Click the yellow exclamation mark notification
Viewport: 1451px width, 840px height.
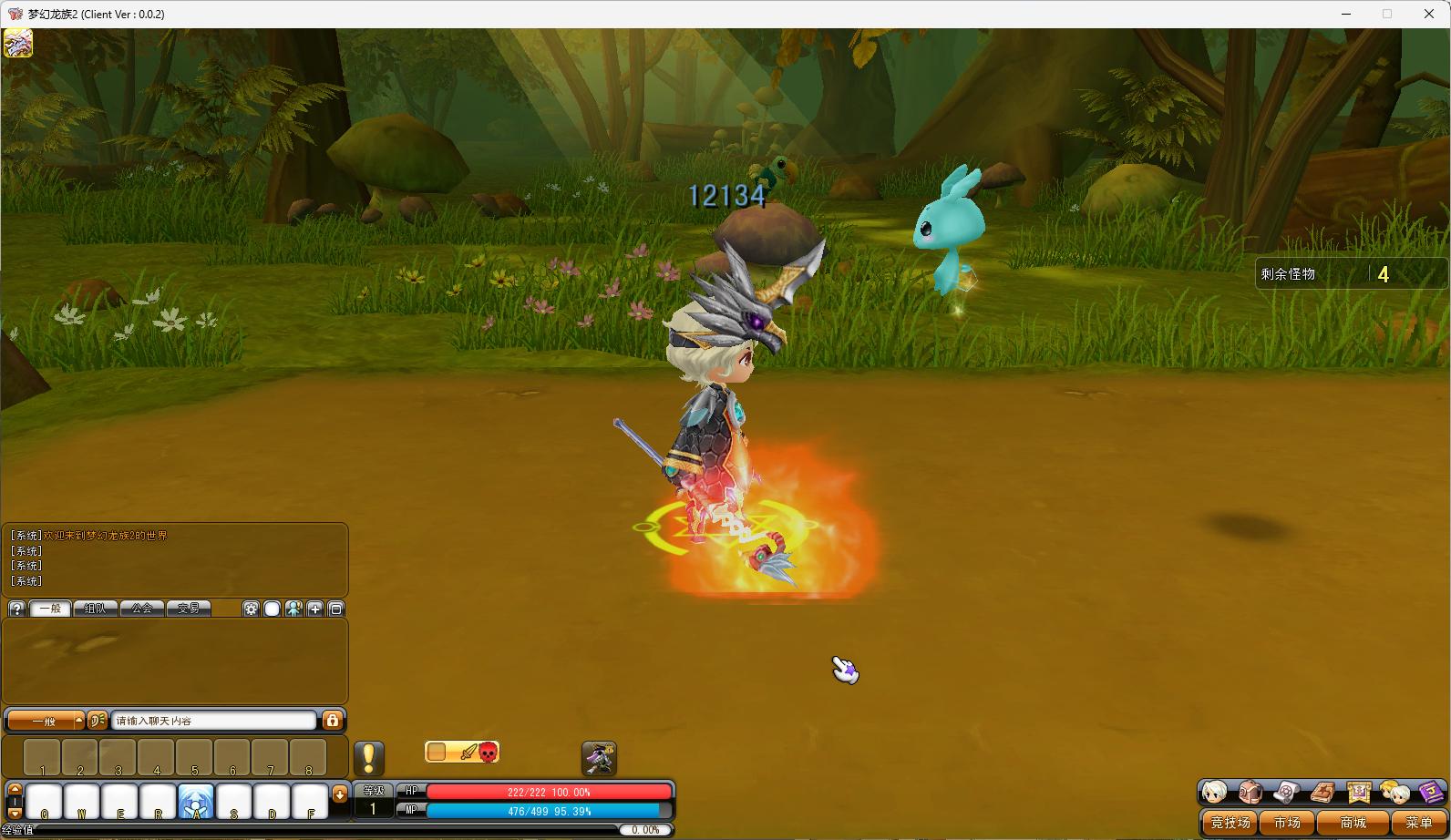point(368,758)
